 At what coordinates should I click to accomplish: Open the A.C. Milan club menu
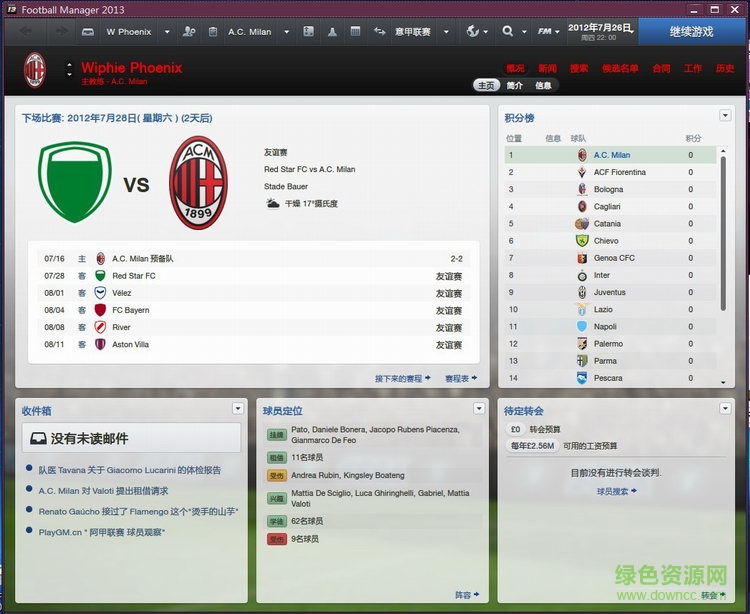(248, 32)
